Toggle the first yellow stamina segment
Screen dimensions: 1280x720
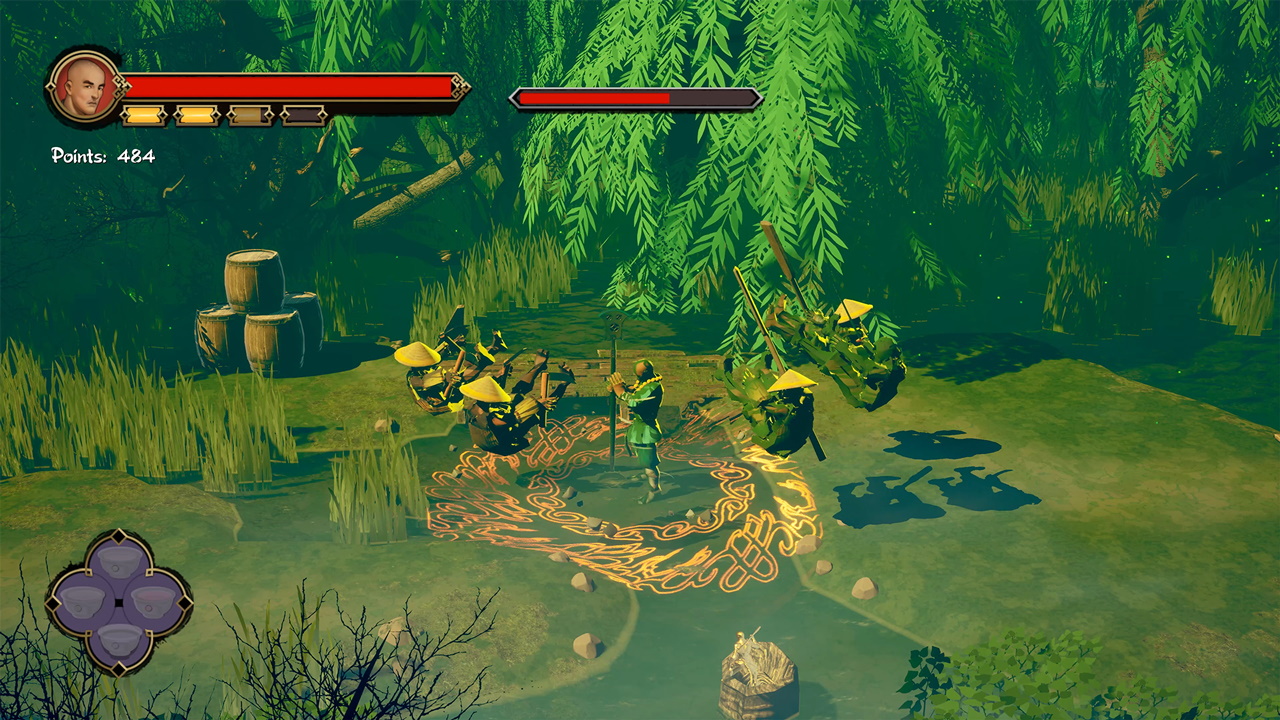141,113
